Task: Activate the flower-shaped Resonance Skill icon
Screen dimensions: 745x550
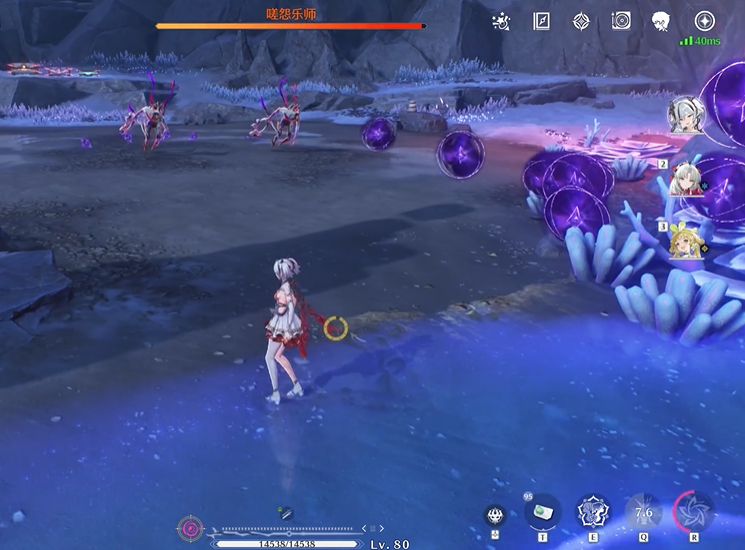Action: 594,512
